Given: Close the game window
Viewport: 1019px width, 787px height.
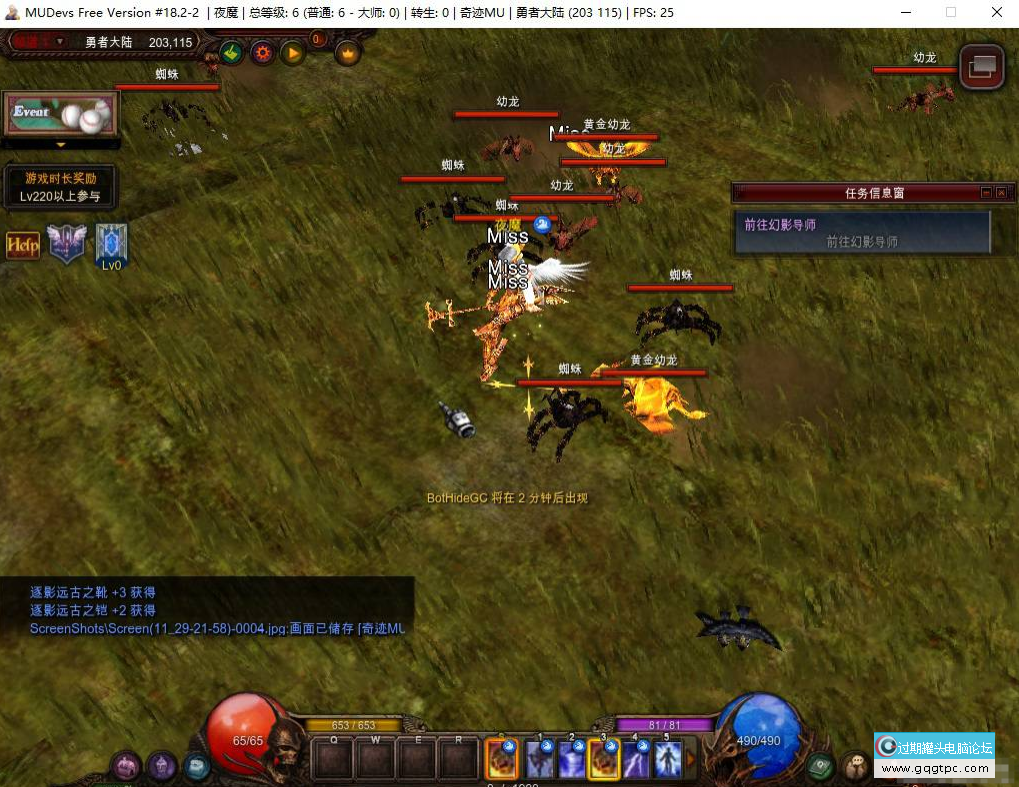Looking at the screenshot, I should (996, 12).
